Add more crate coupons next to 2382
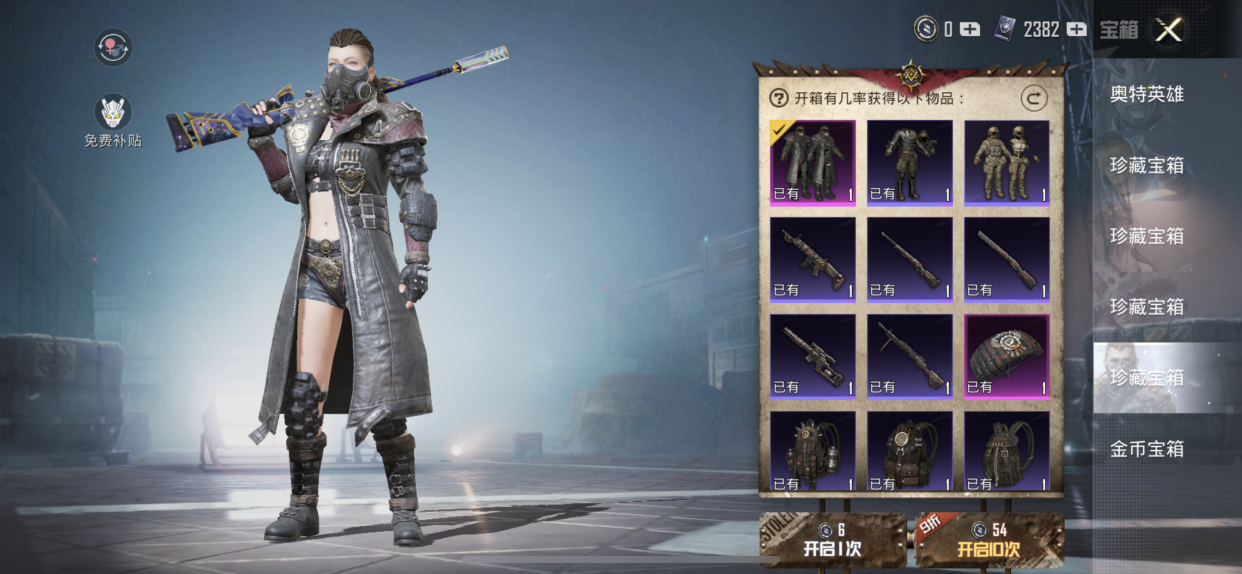Viewport: 1242px width, 574px height. click(x=1076, y=30)
